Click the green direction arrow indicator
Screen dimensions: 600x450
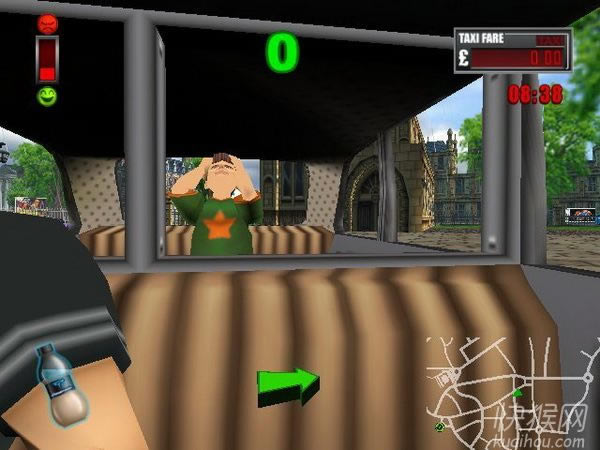coord(288,387)
